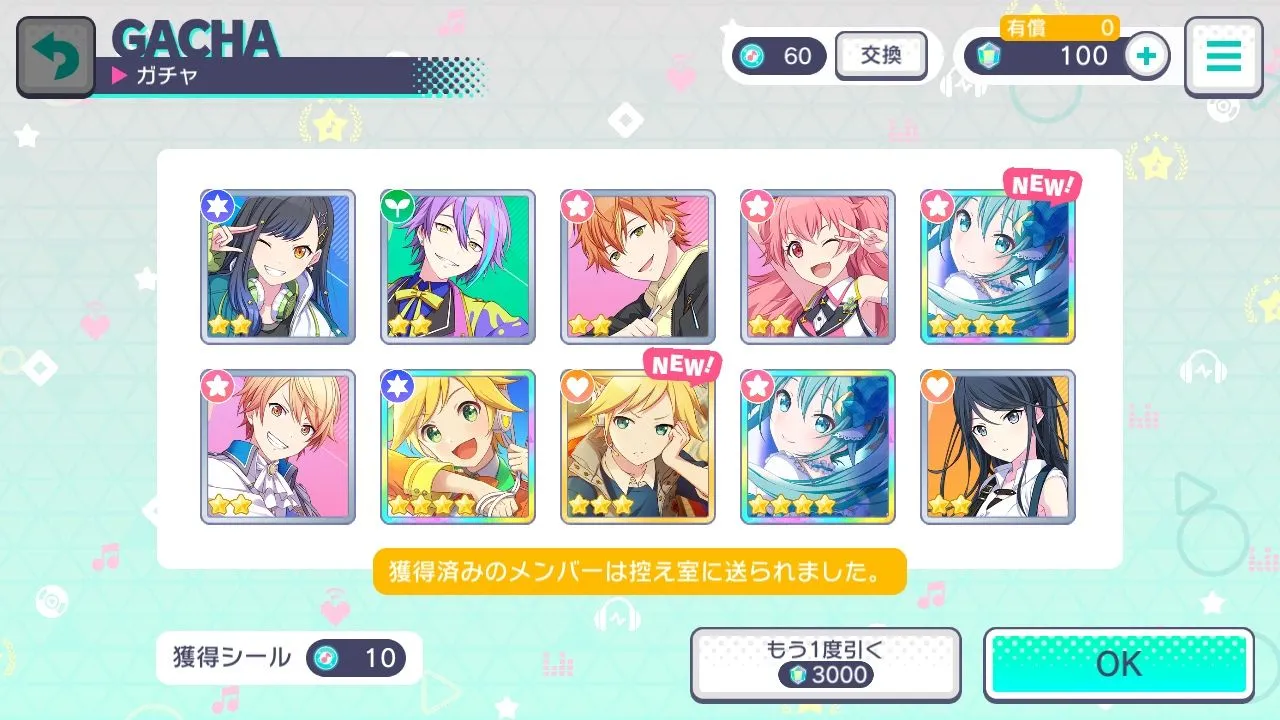View the yellow-haired green-eyed four-star card
Screen dimensions: 1280x720
pos(458,447)
